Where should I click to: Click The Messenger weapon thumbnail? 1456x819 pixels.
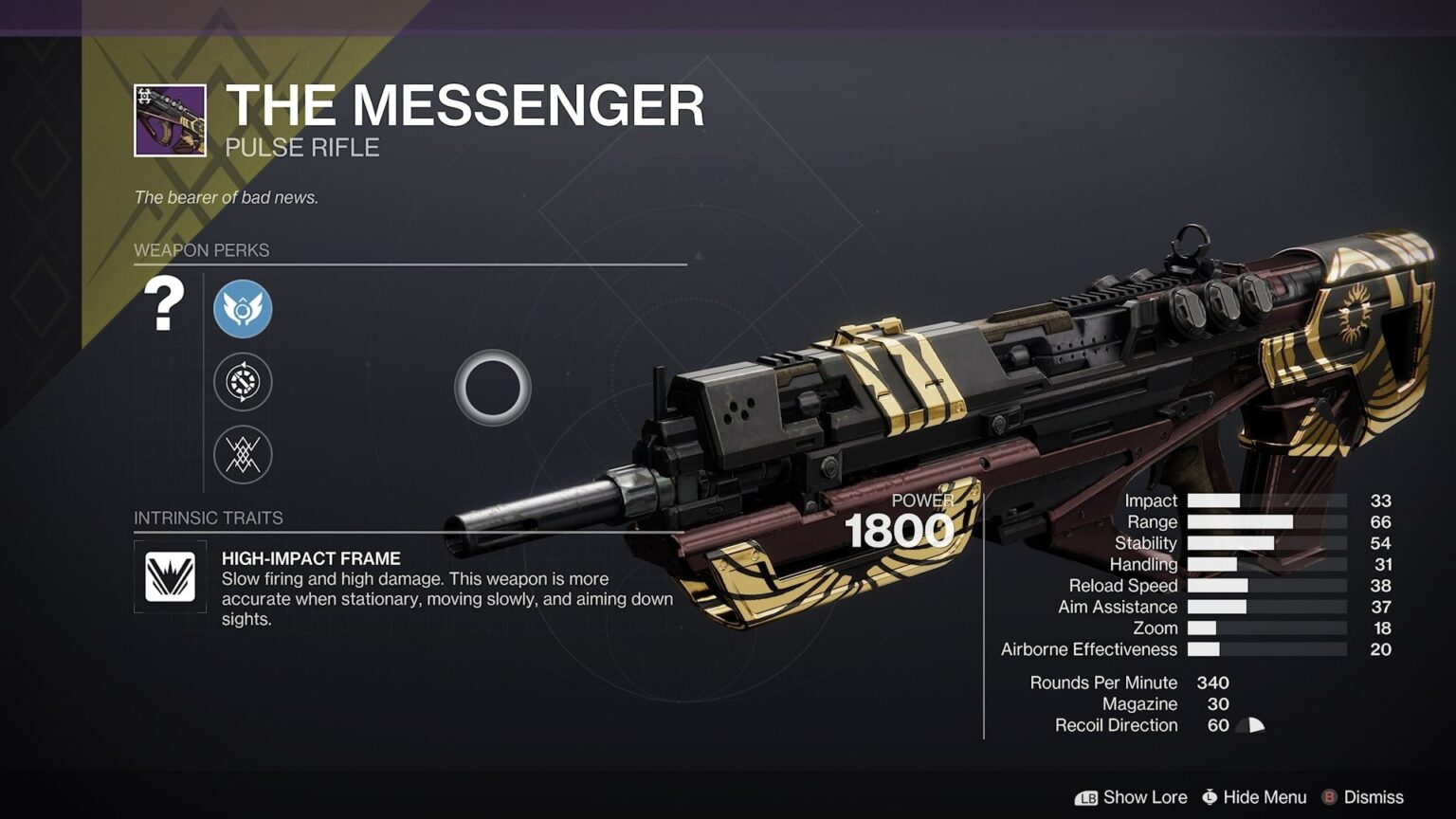click(x=171, y=118)
